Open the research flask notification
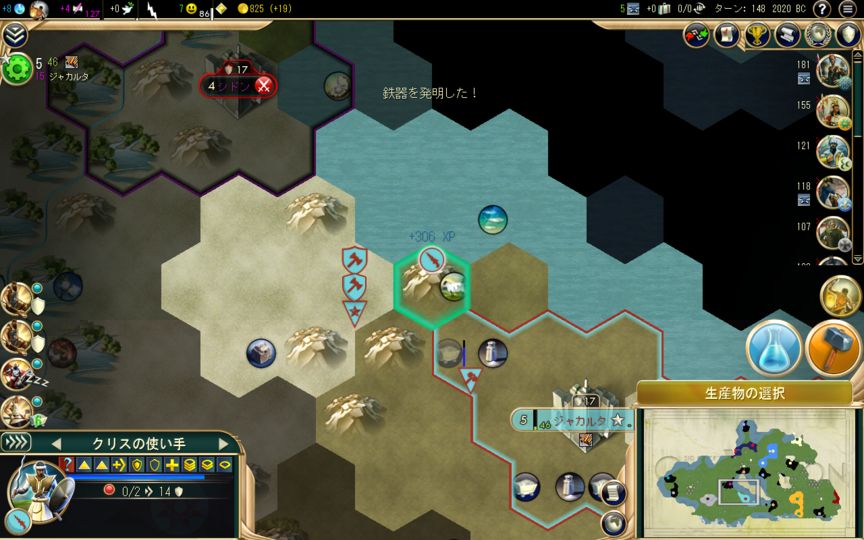The height and width of the screenshot is (540, 864). pos(773,347)
